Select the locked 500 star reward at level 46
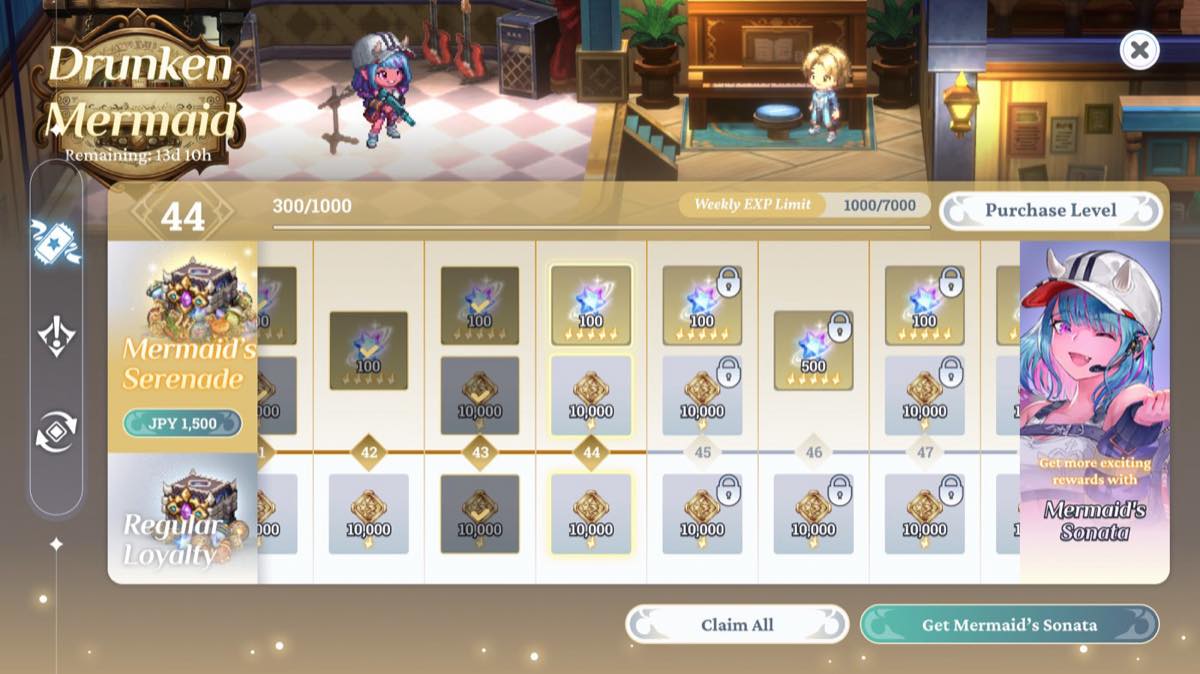This screenshot has height=674, width=1200. (813, 350)
